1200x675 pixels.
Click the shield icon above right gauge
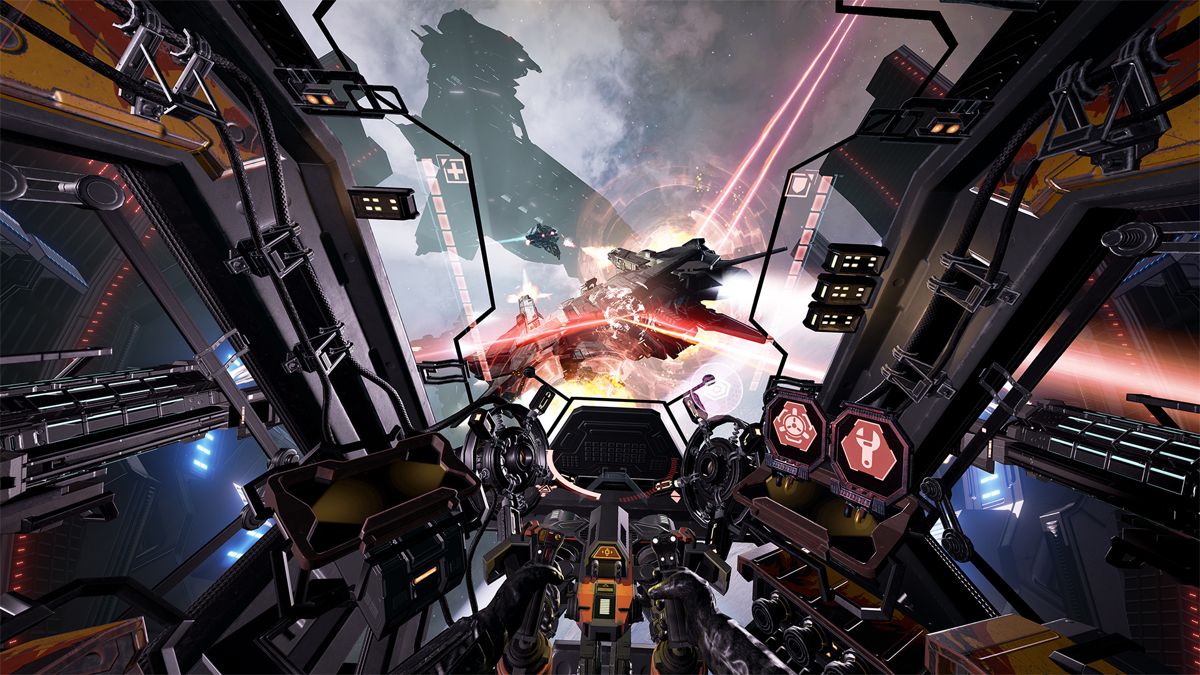click(800, 186)
